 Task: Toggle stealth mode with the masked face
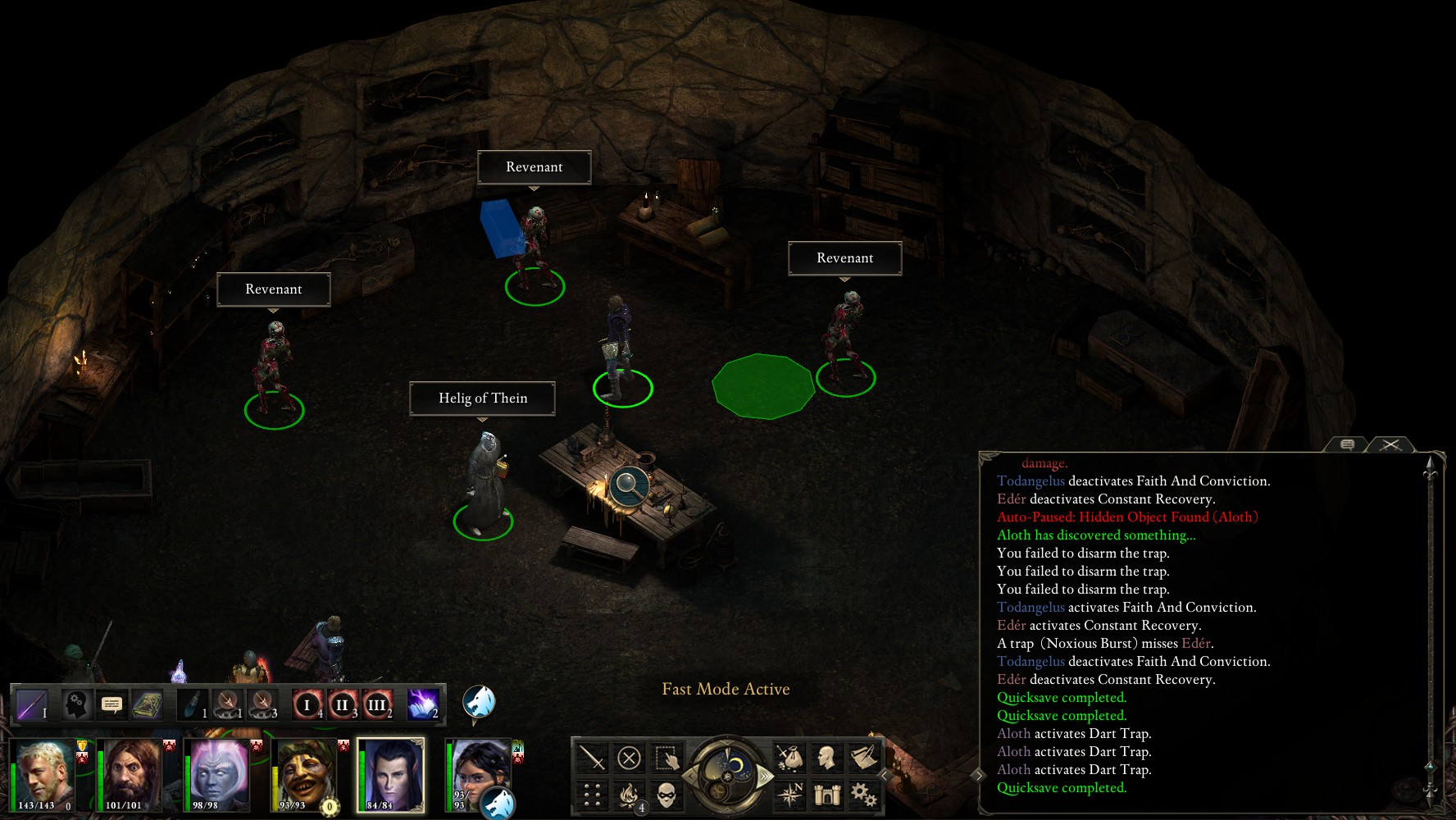click(667, 795)
